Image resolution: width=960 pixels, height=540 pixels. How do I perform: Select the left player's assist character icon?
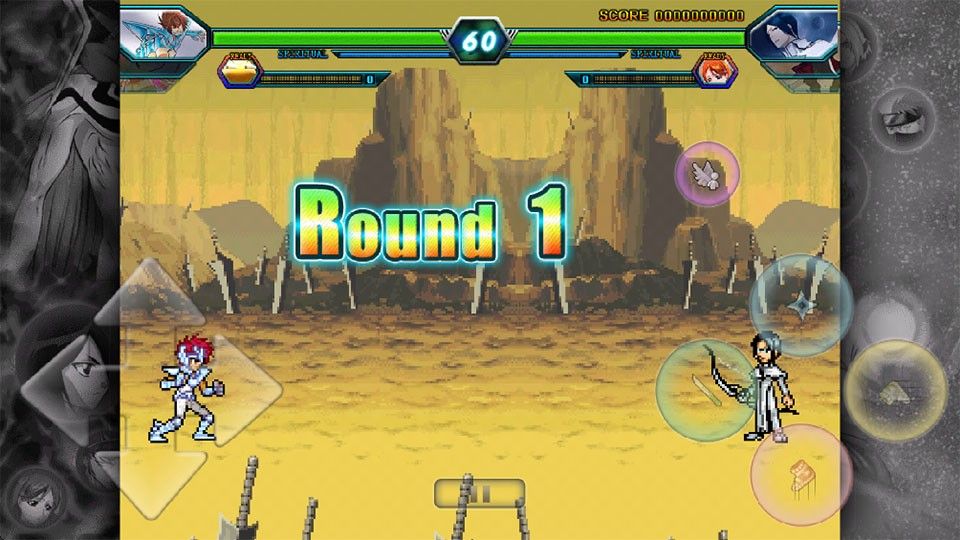[x=240, y=71]
